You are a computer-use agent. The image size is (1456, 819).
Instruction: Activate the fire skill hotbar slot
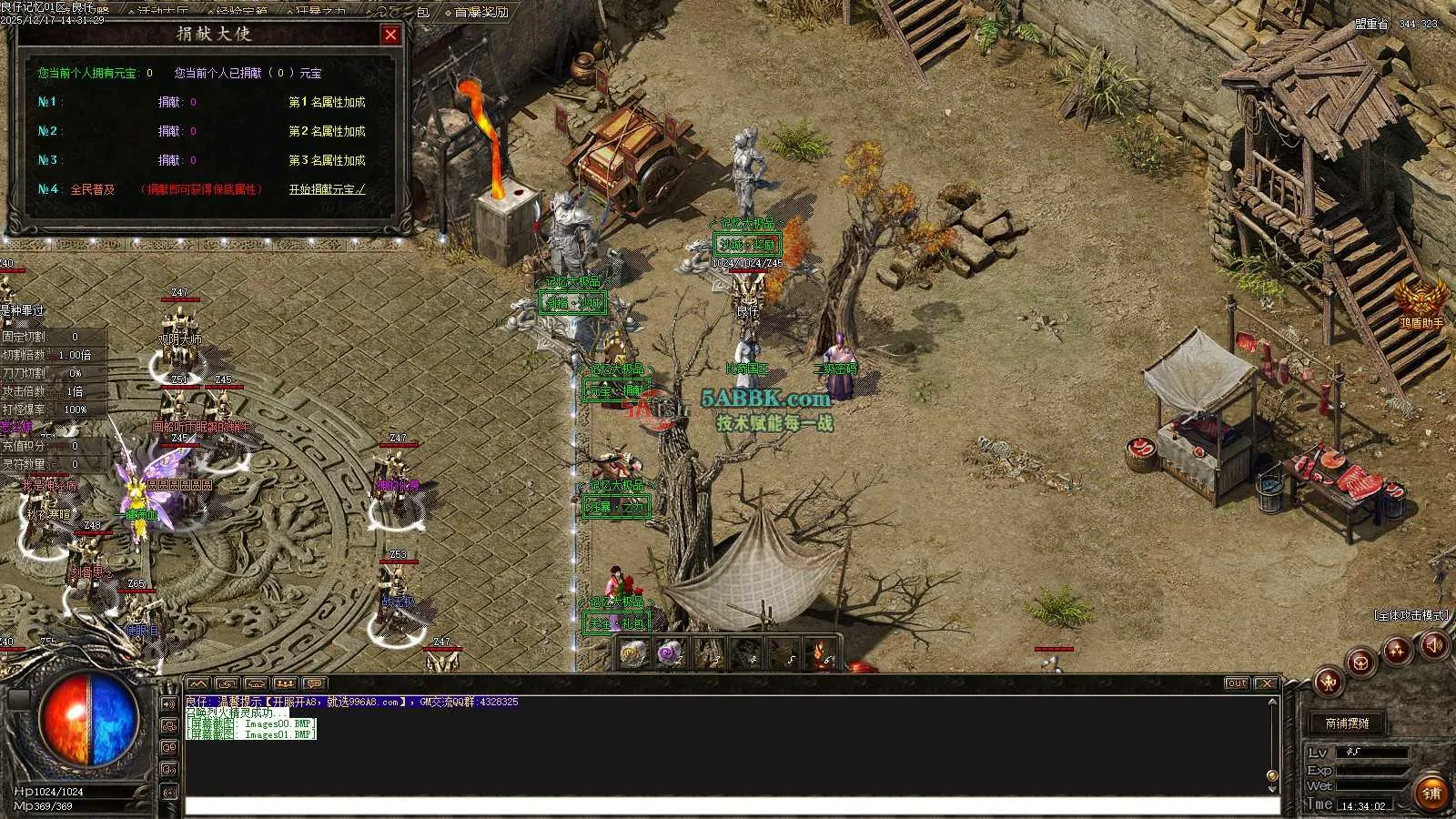tap(824, 652)
